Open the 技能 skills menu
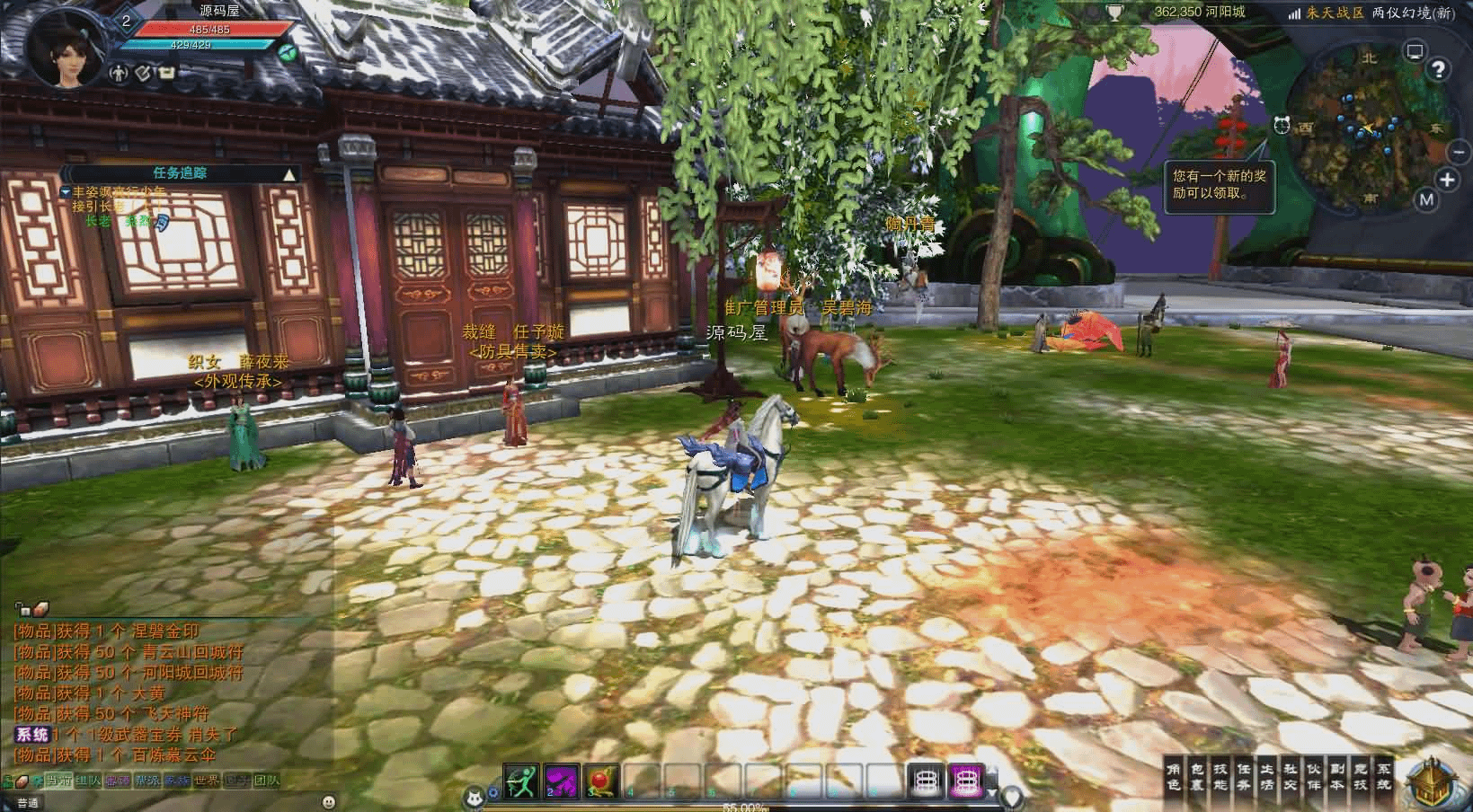This screenshot has height=812, width=1473. click(x=1220, y=777)
